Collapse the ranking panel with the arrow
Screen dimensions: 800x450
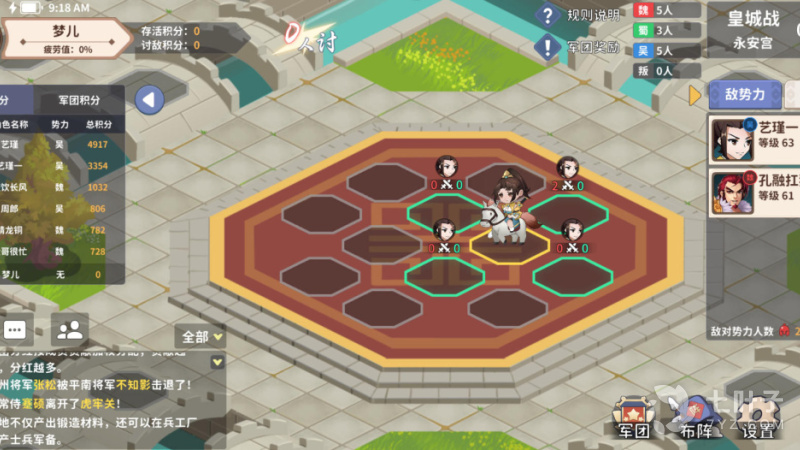149,99
